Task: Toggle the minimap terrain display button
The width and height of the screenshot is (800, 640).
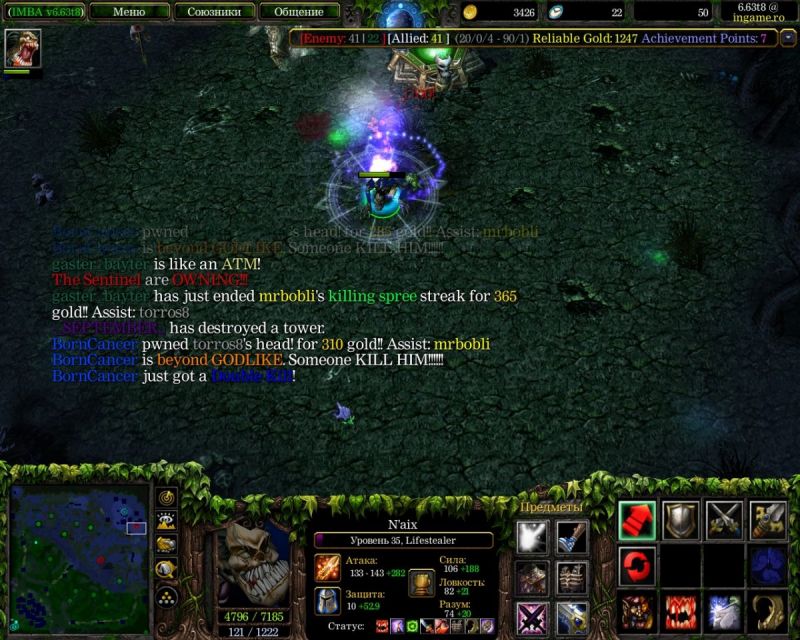Action: coord(166,521)
